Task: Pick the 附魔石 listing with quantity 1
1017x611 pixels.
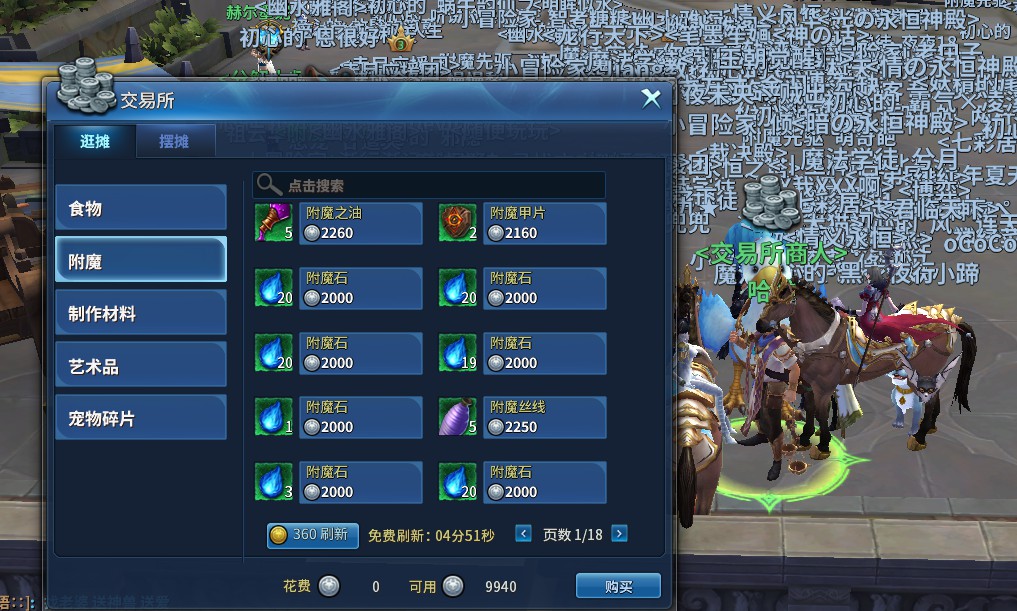Action: coord(338,417)
